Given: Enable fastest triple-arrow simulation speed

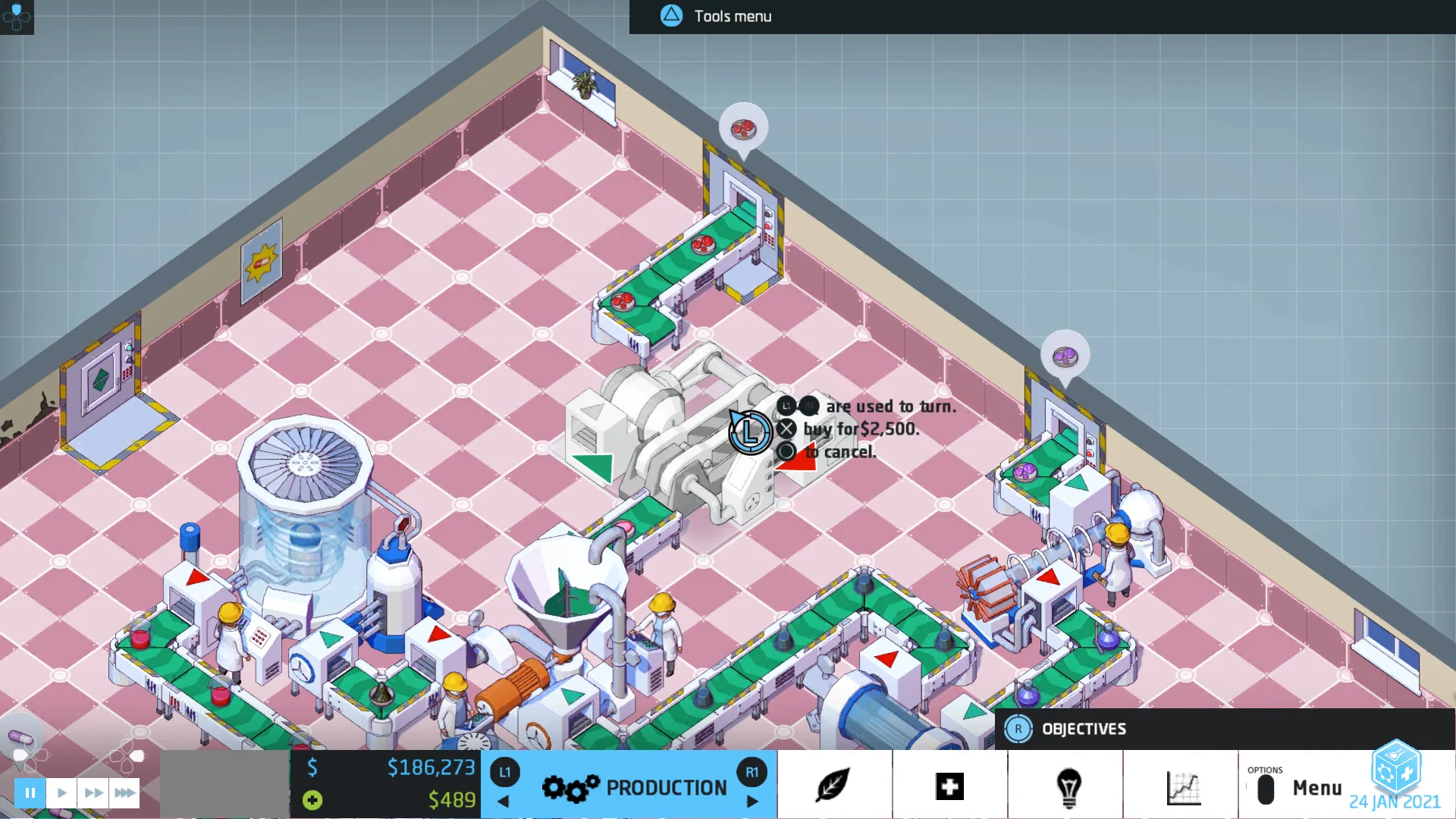Looking at the screenshot, I should (x=124, y=792).
